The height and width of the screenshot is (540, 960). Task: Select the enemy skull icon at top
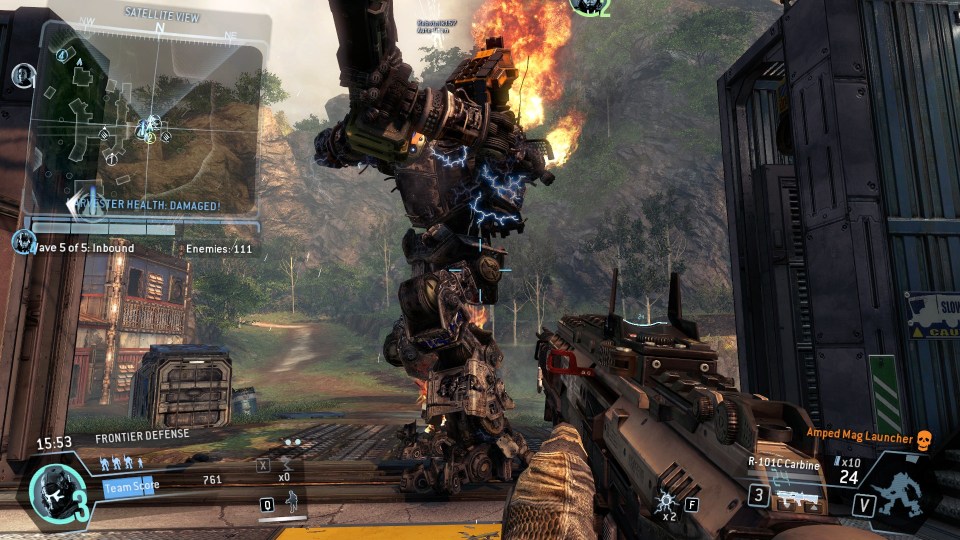tap(584, 6)
